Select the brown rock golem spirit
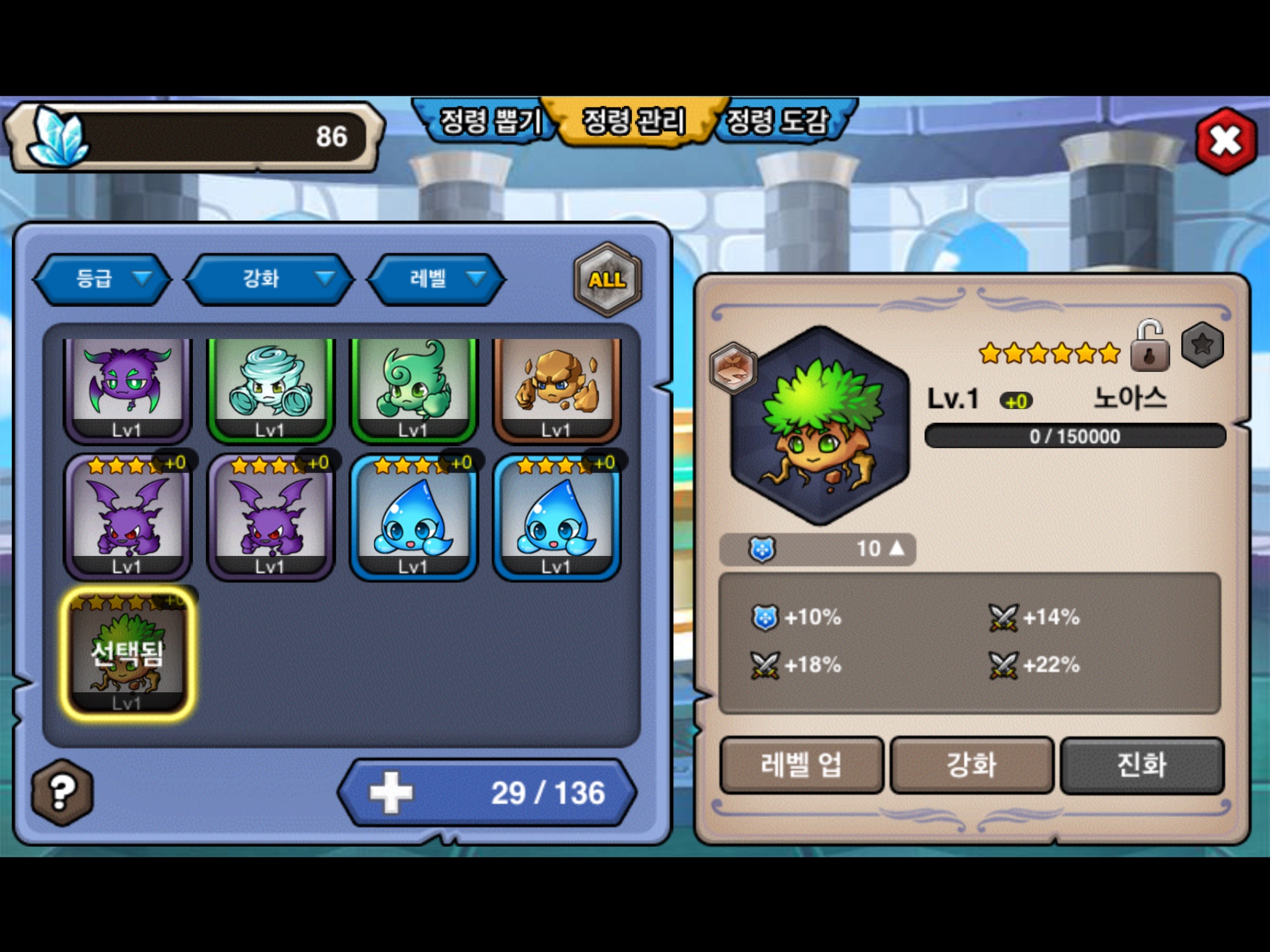This screenshot has height=952, width=1270. (x=556, y=388)
